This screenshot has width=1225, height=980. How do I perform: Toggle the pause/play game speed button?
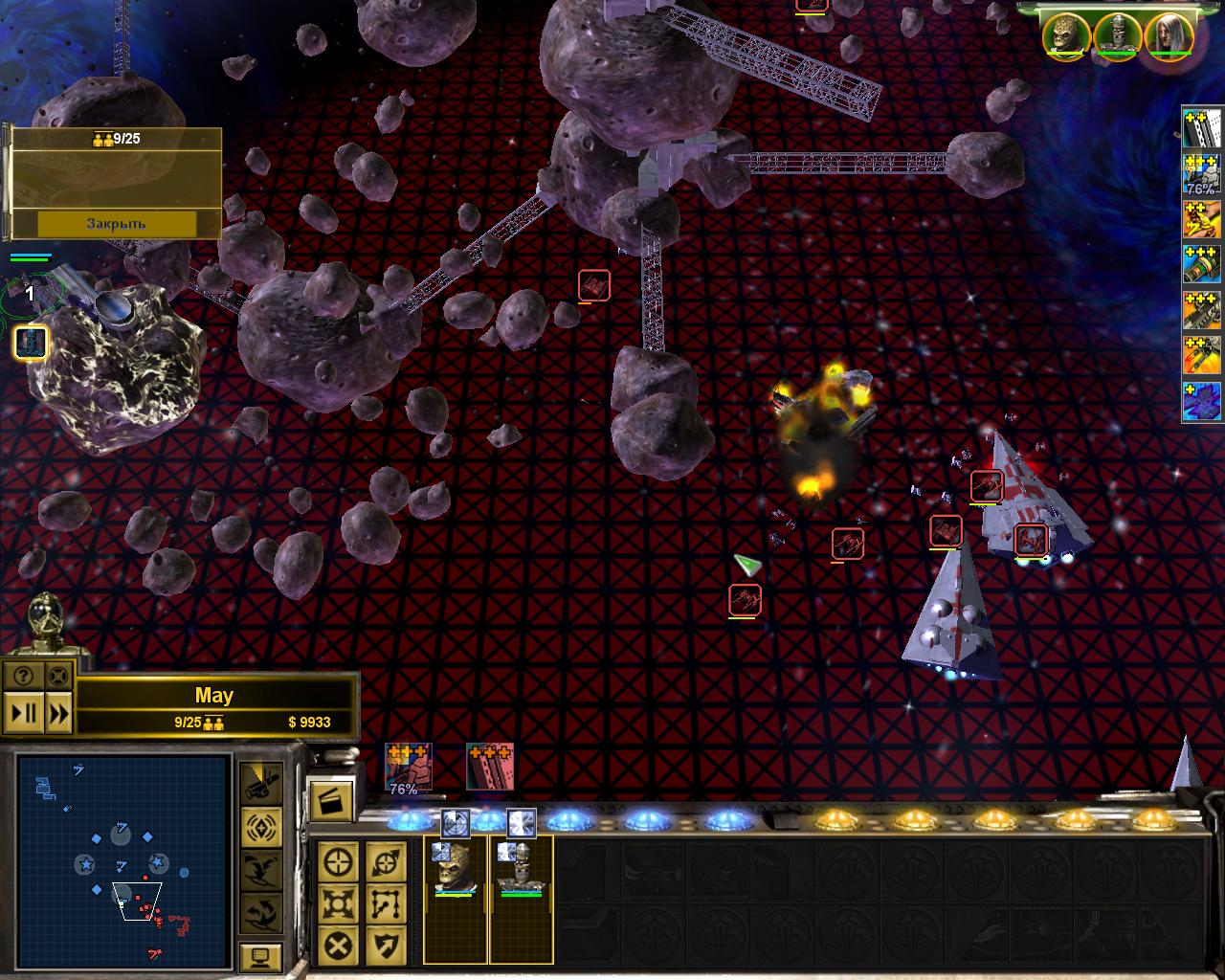point(25,713)
